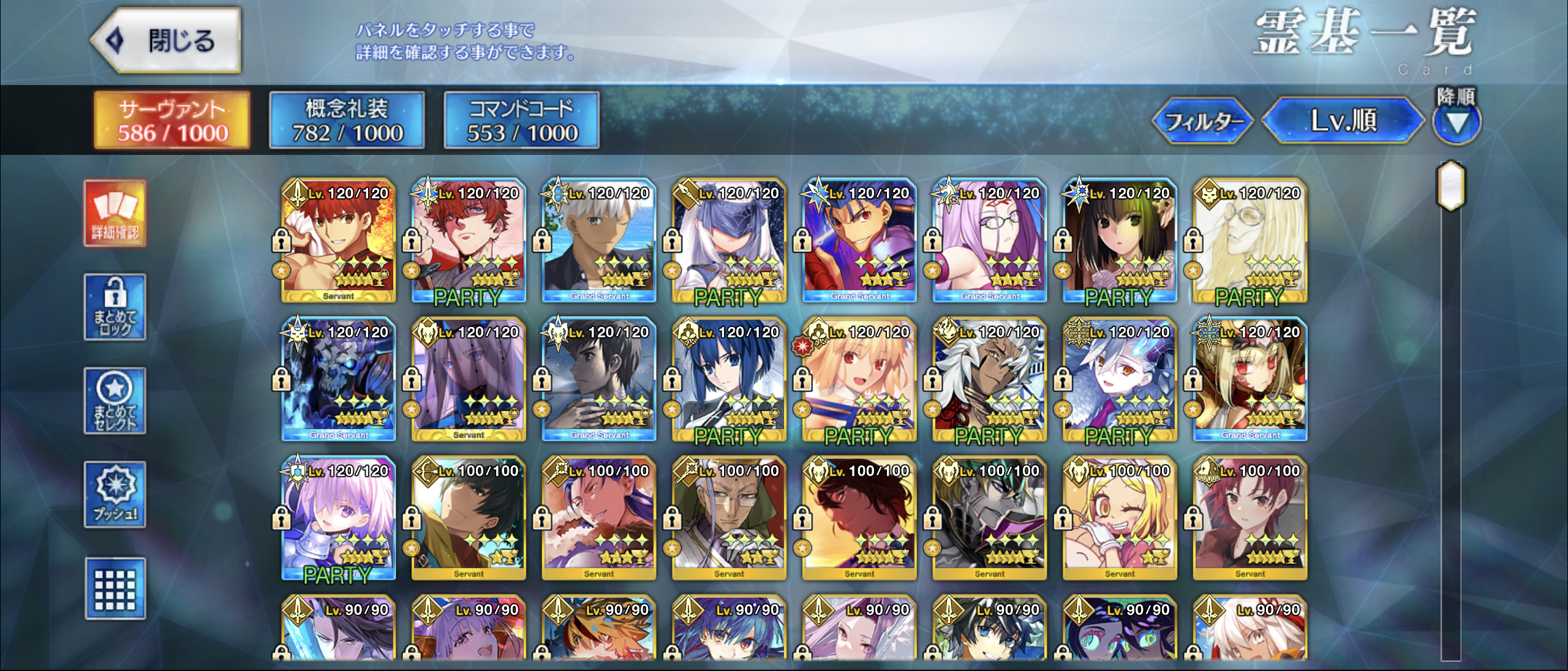Open the フィルター filter options
The image size is (1568, 671).
click(x=1202, y=121)
